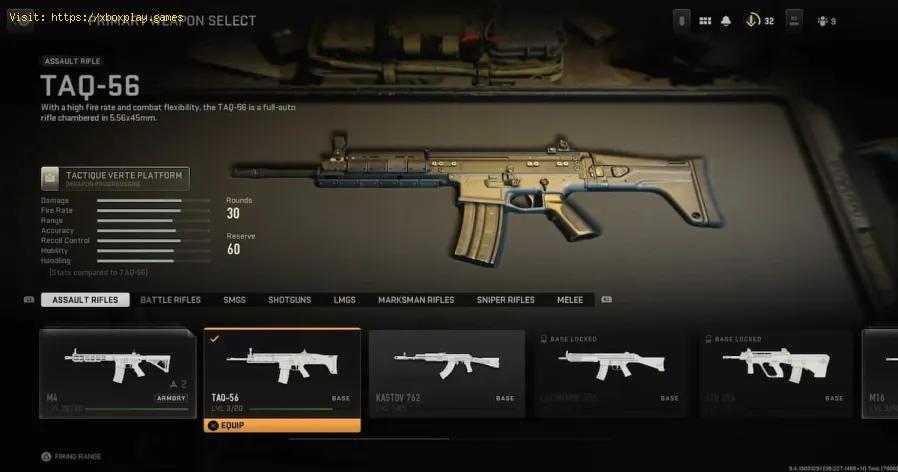The height and width of the screenshot is (472, 898).
Task: Select the partially visible M16 card
Action: pos(879,373)
